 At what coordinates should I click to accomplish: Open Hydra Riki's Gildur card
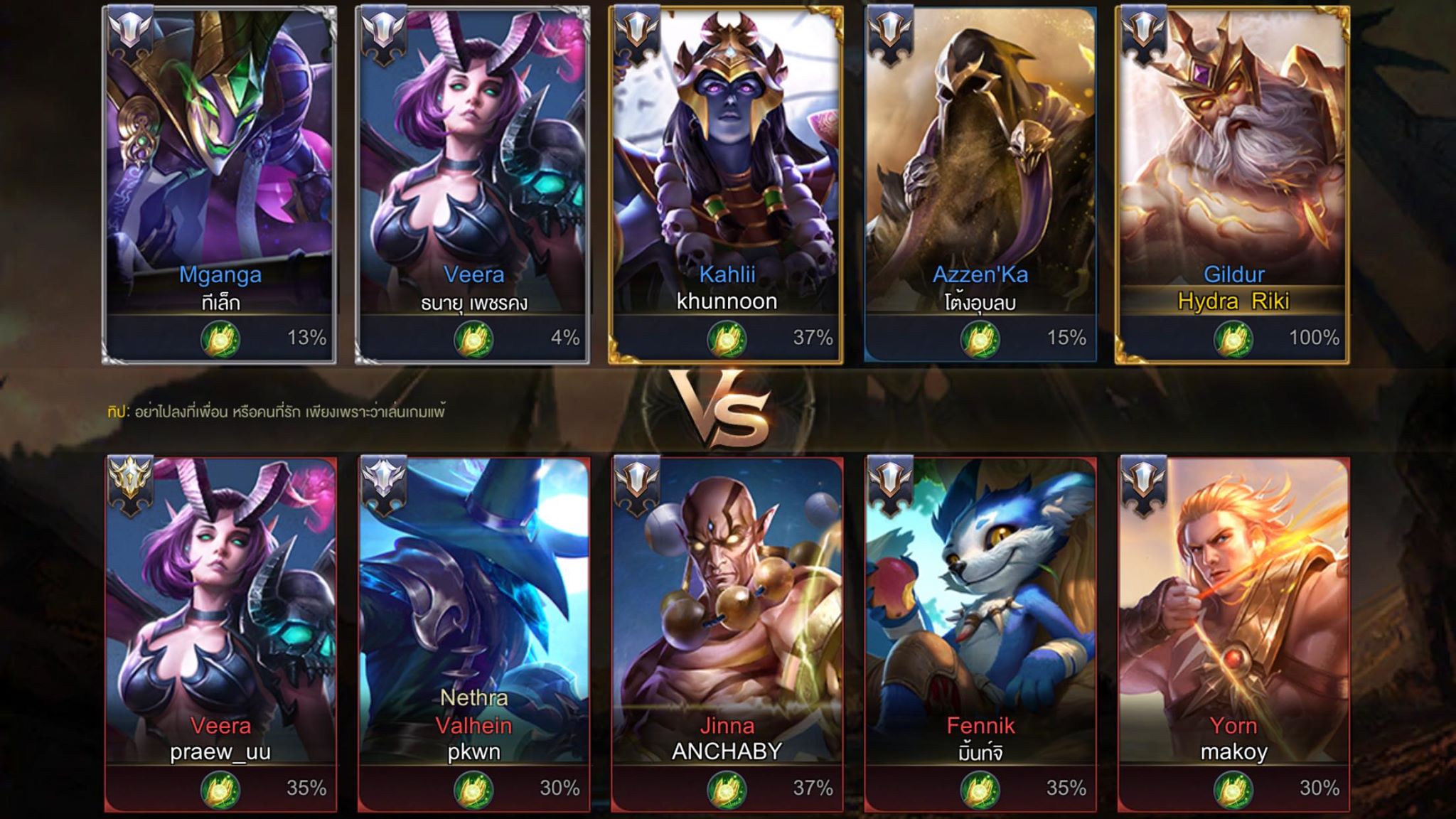1233,185
